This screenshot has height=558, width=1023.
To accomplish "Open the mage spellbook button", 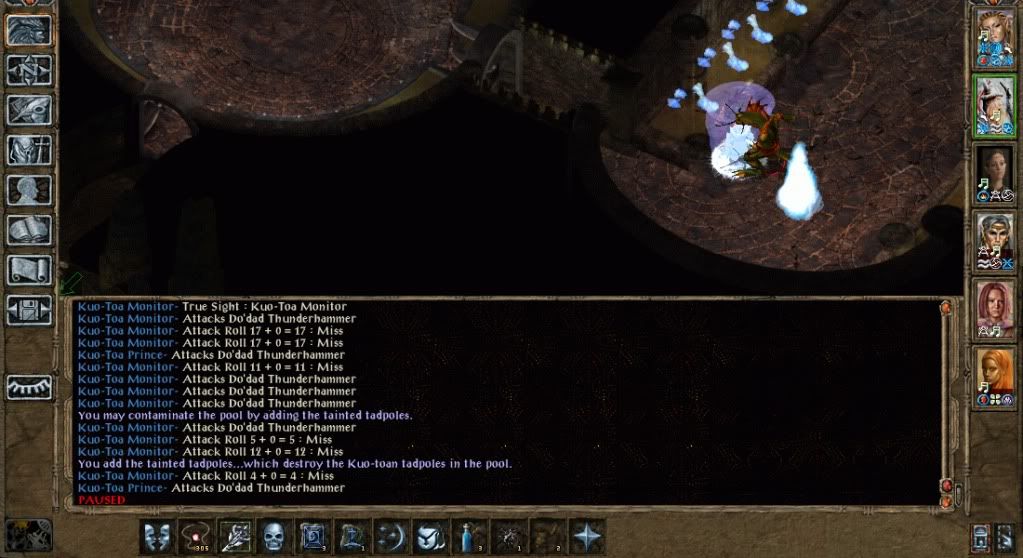I will click(x=29, y=230).
